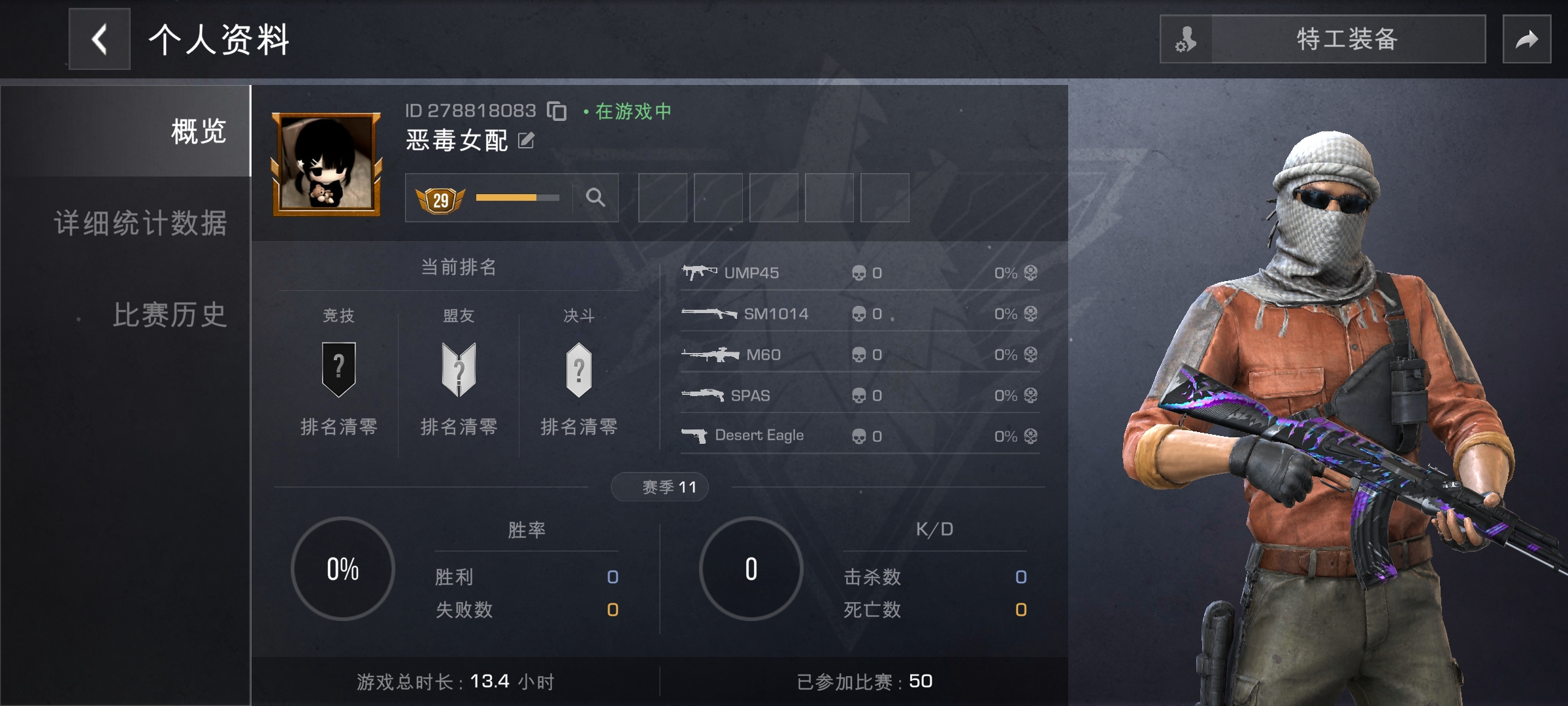Open the 比赛历史 tab

[x=168, y=316]
